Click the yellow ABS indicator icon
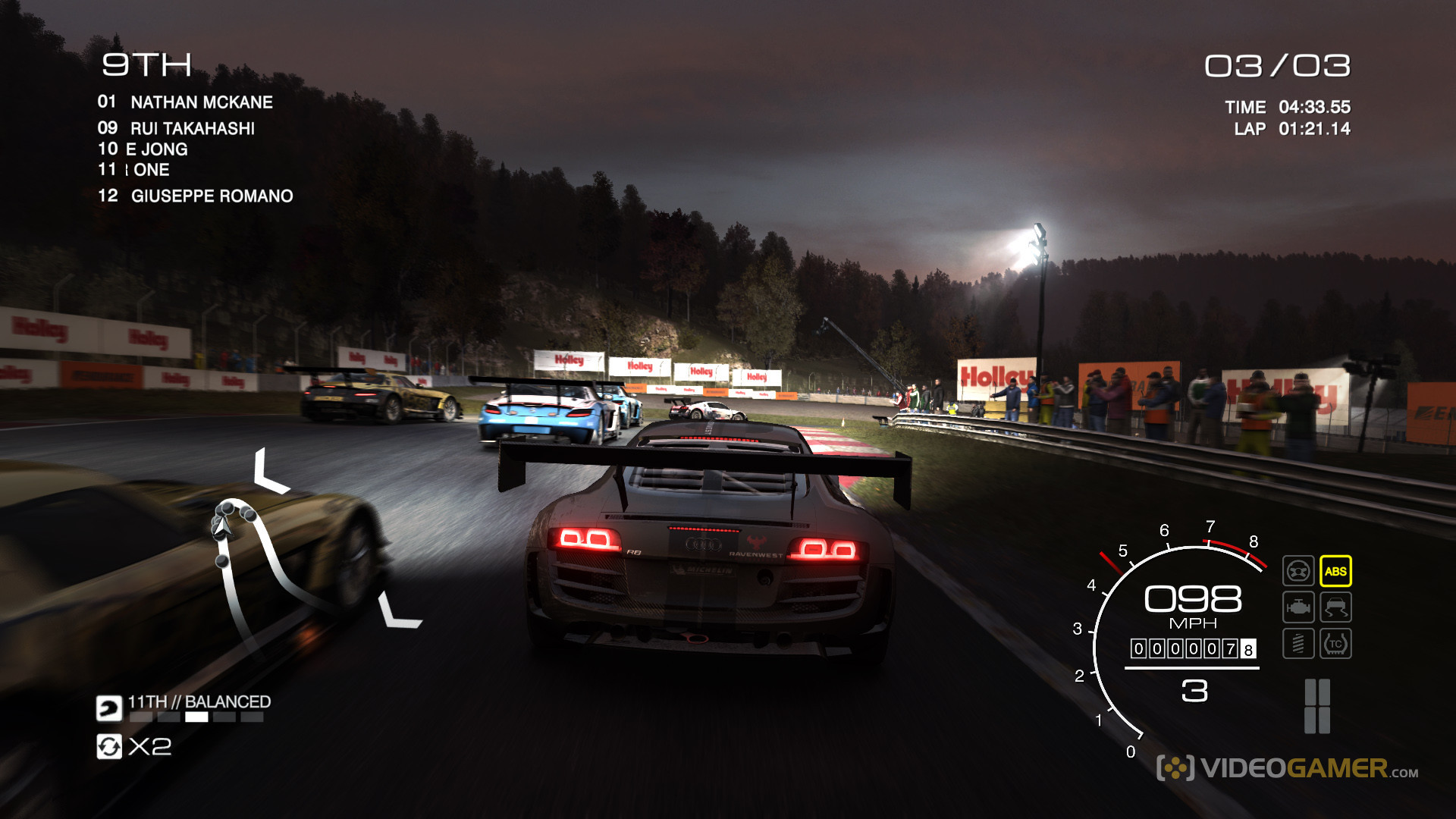The height and width of the screenshot is (819, 1456). (x=1335, y=572)
